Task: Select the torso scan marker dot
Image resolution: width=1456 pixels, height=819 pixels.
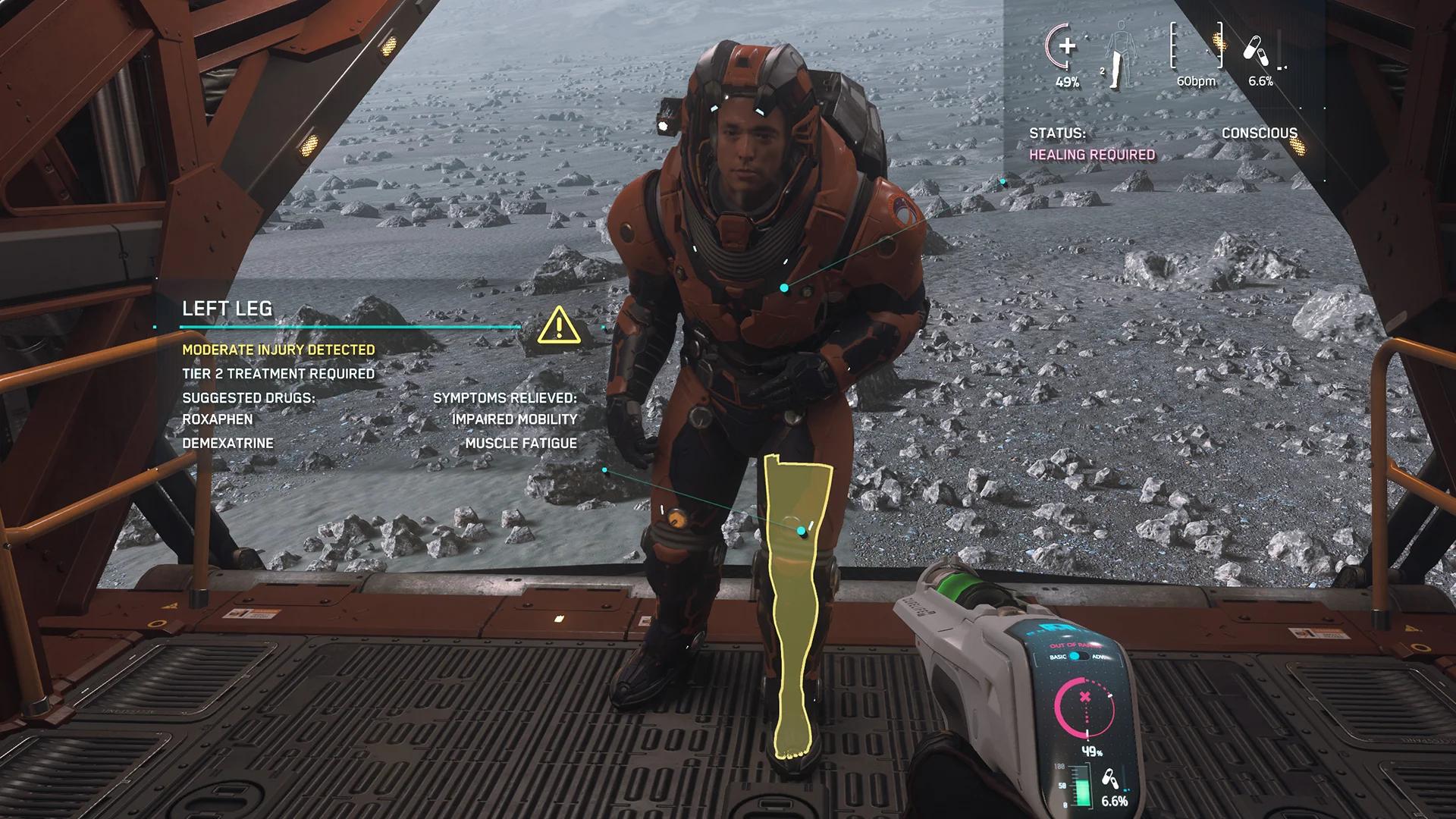Action: 784,288
